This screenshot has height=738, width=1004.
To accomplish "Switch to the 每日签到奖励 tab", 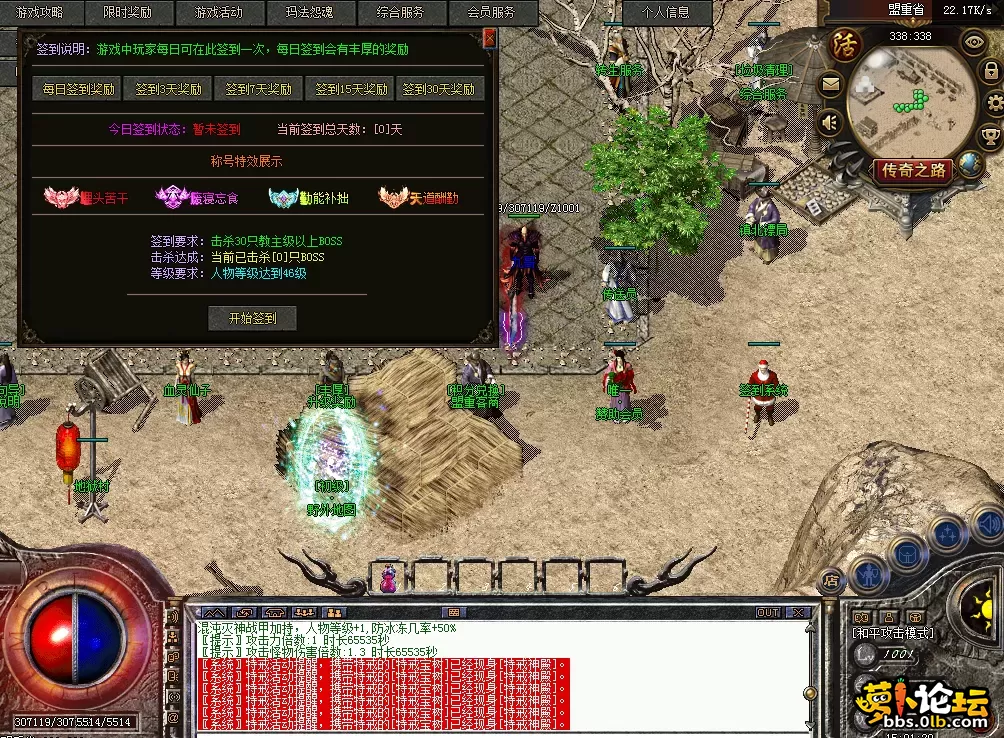I will (78, 89).
